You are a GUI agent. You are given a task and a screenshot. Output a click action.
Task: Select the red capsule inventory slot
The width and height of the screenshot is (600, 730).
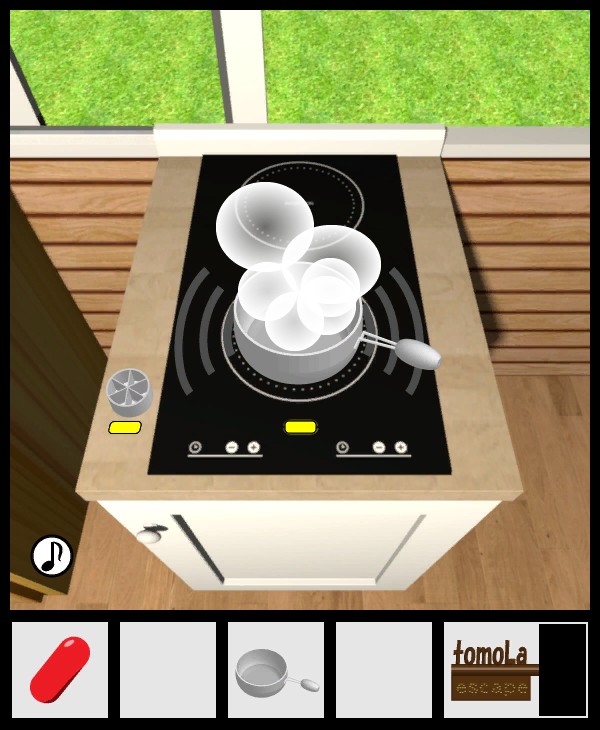tap(60, 669)
